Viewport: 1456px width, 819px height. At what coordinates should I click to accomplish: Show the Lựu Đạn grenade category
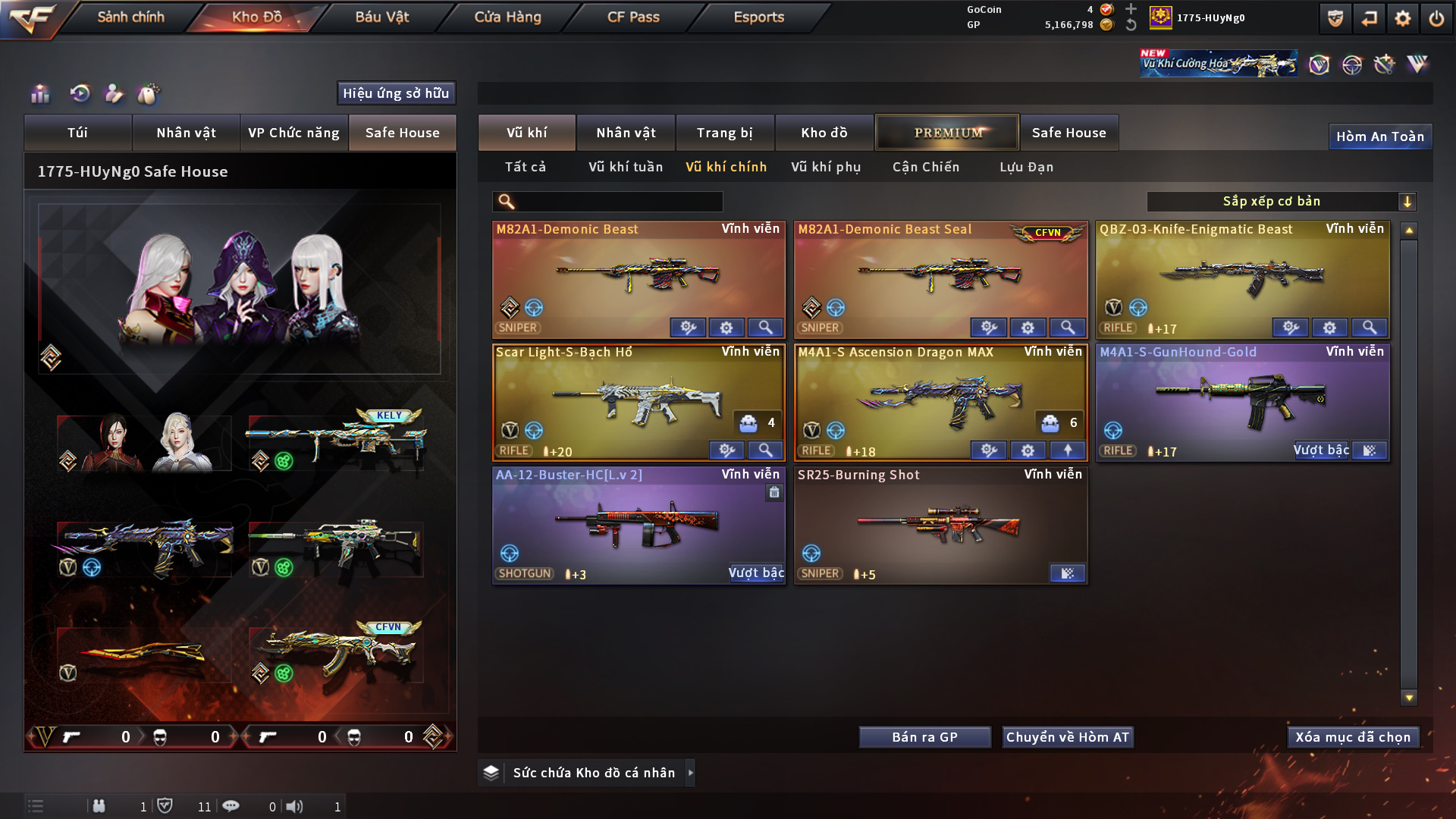pyautogui.click(x=1026, y=167)
